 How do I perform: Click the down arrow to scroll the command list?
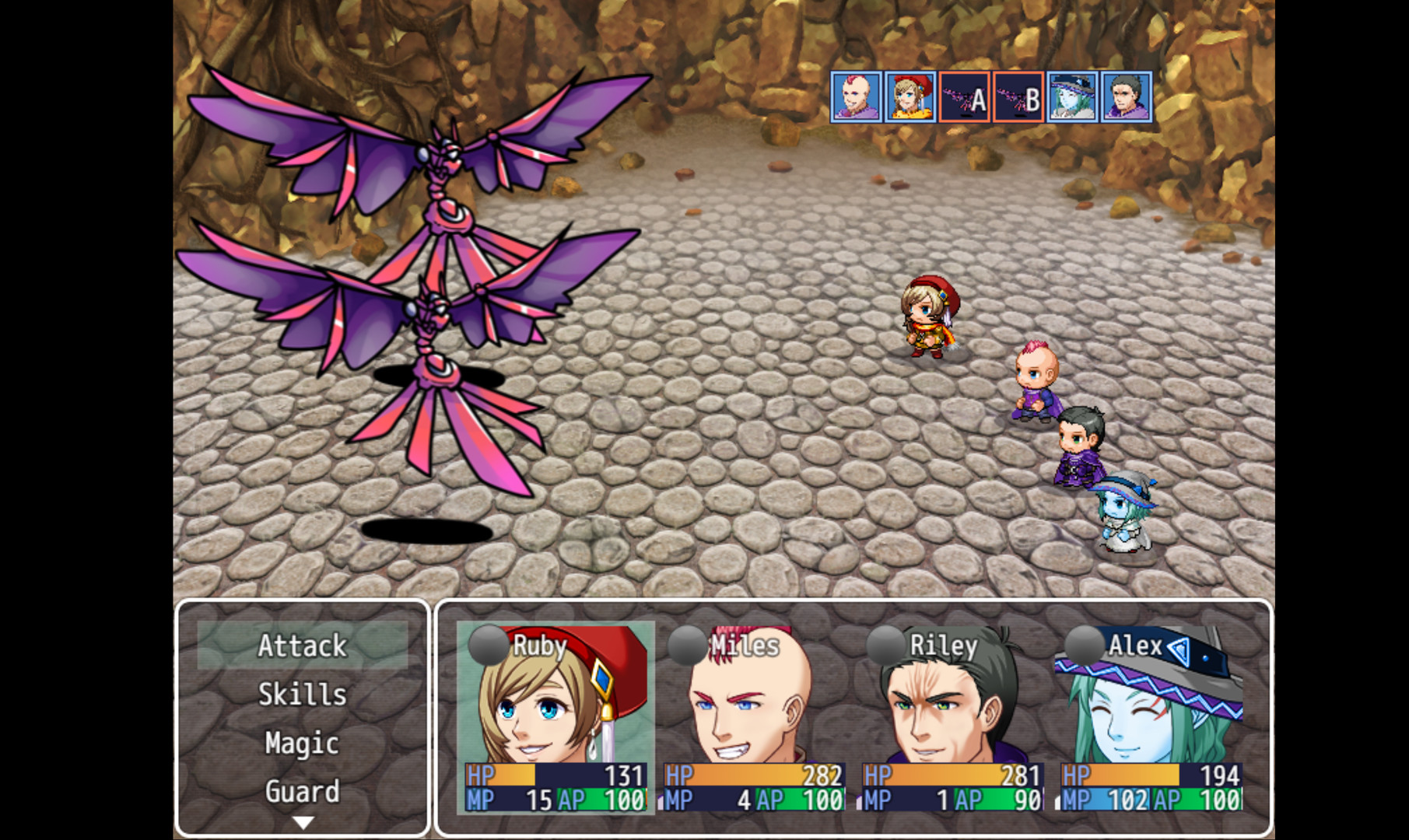click(305, 821)
